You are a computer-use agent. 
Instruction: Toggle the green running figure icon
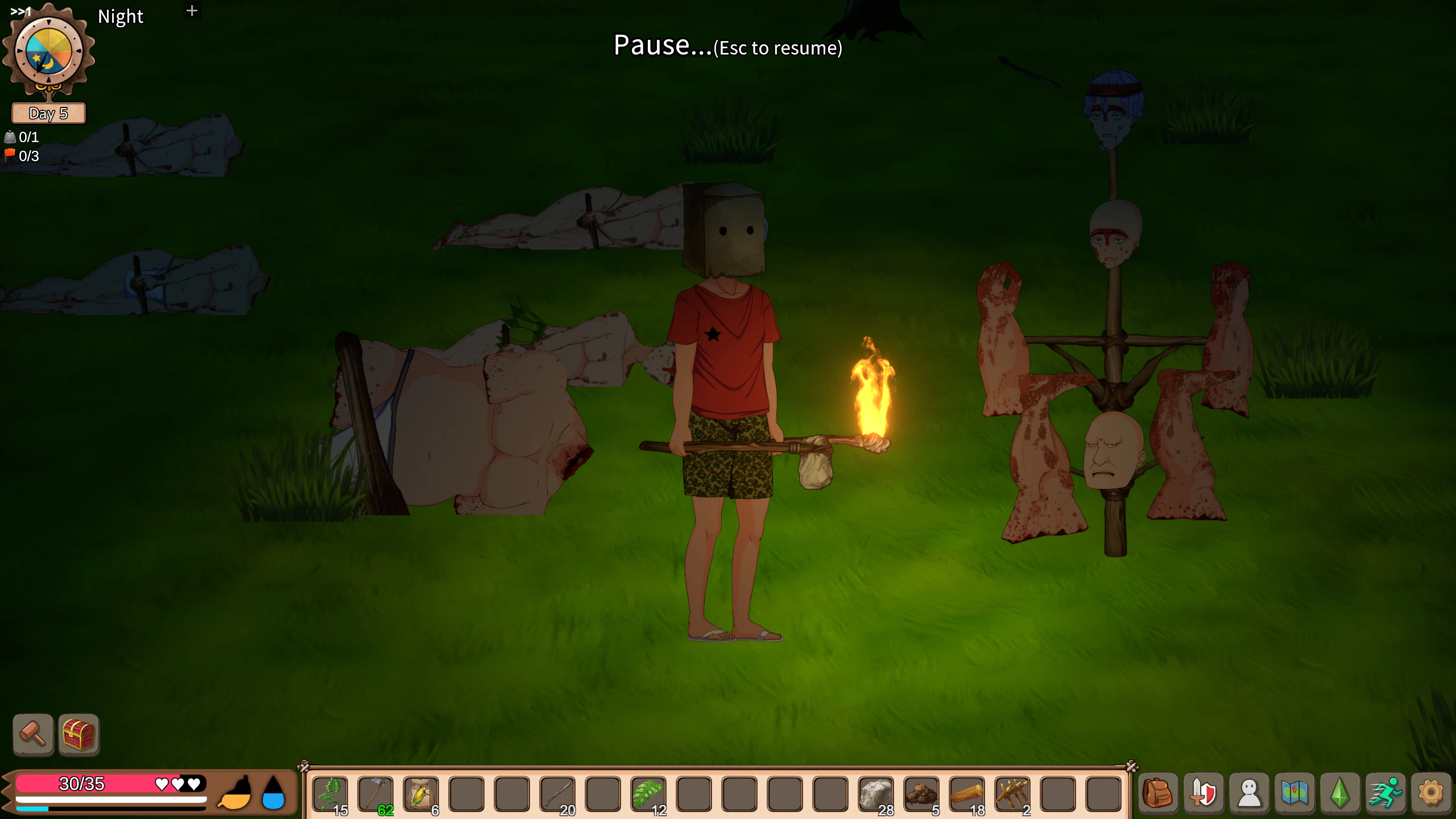[x=1385, y=793]
